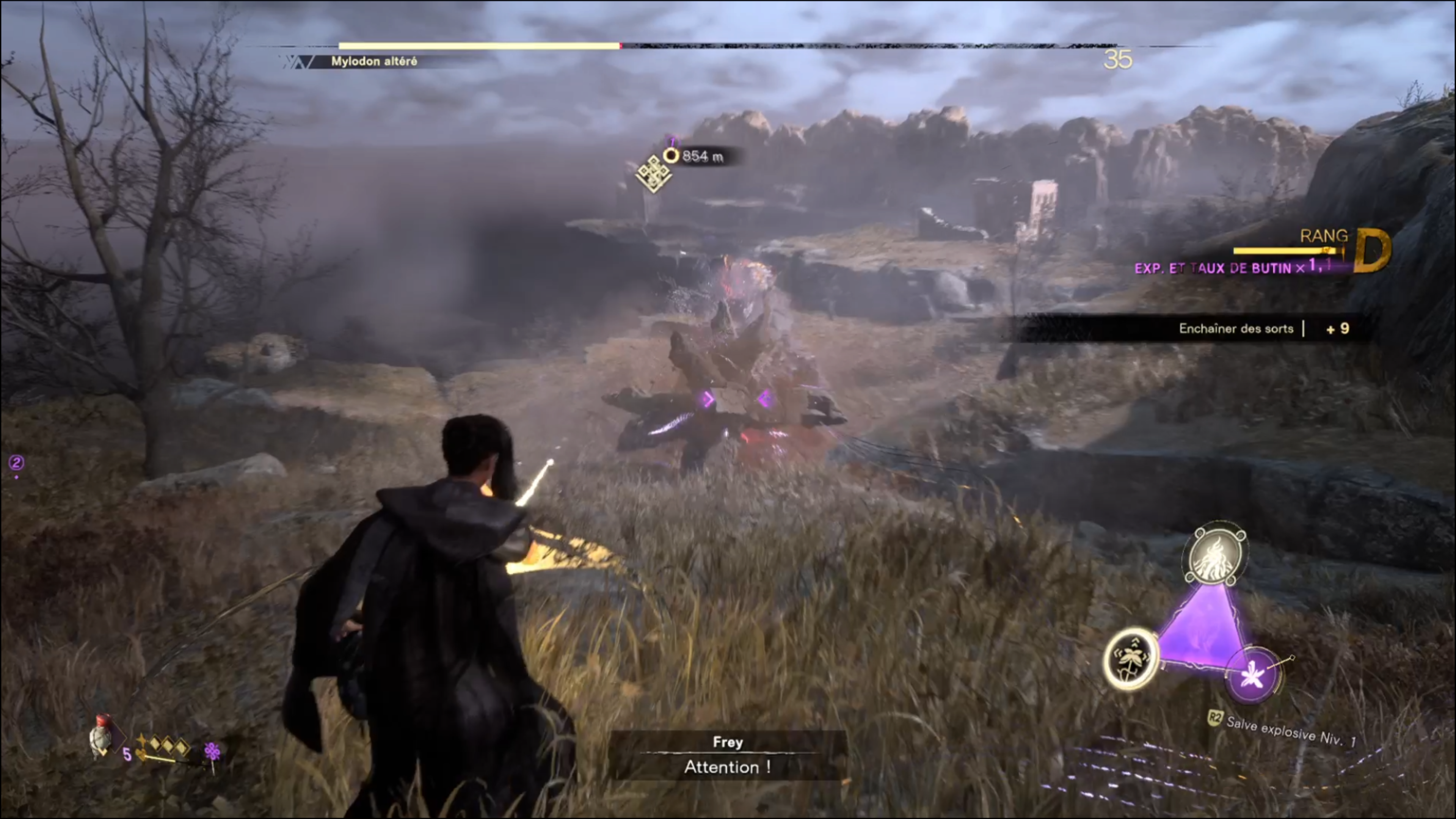Click the rank D grade emblem
The image size is (1456, 819).
1372,251
